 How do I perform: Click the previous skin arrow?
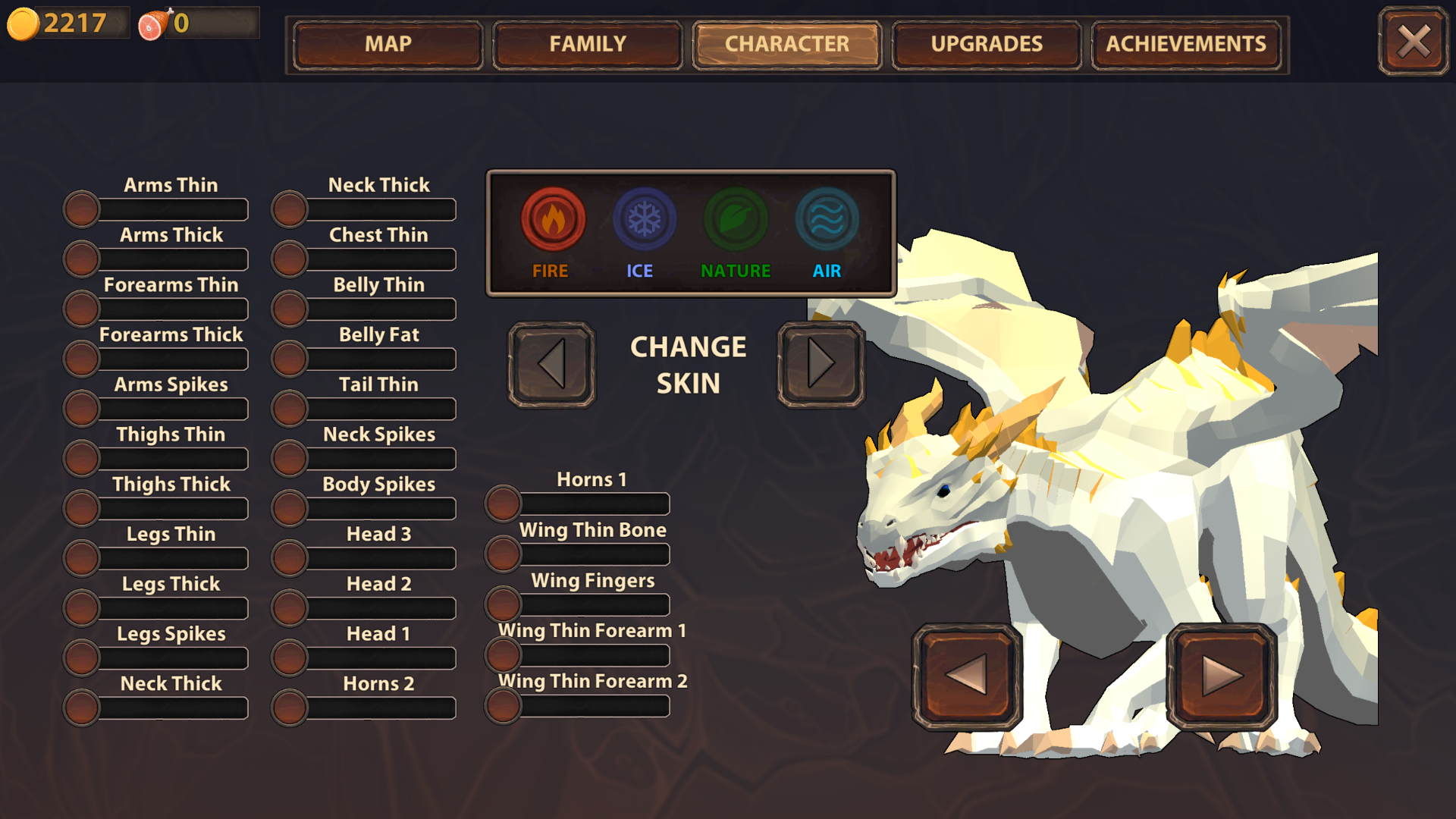point(551,364)
